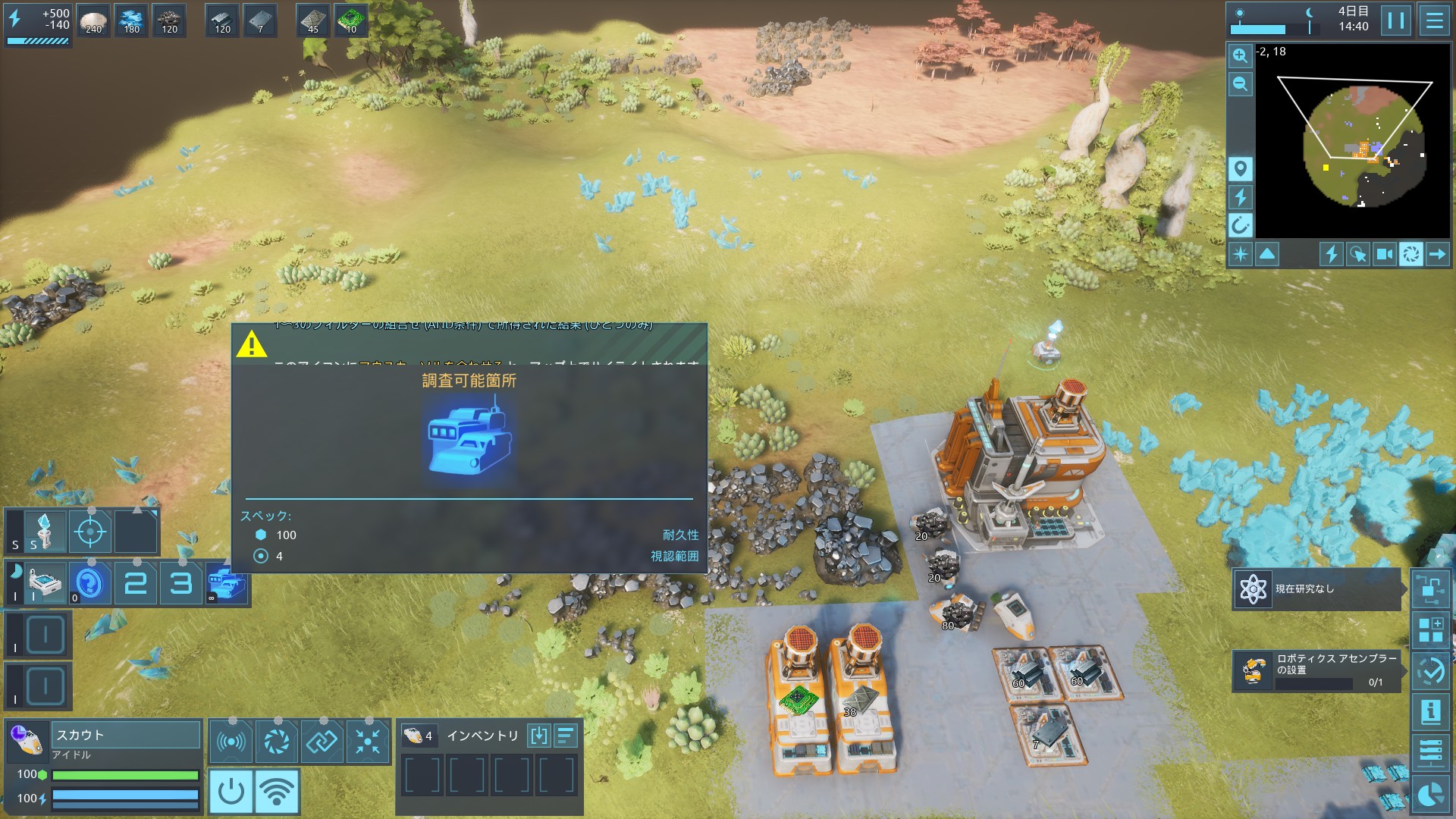Click the inventory sort list button
Image resolution: width=1456 pixels, height=819 pixels.
566,736
